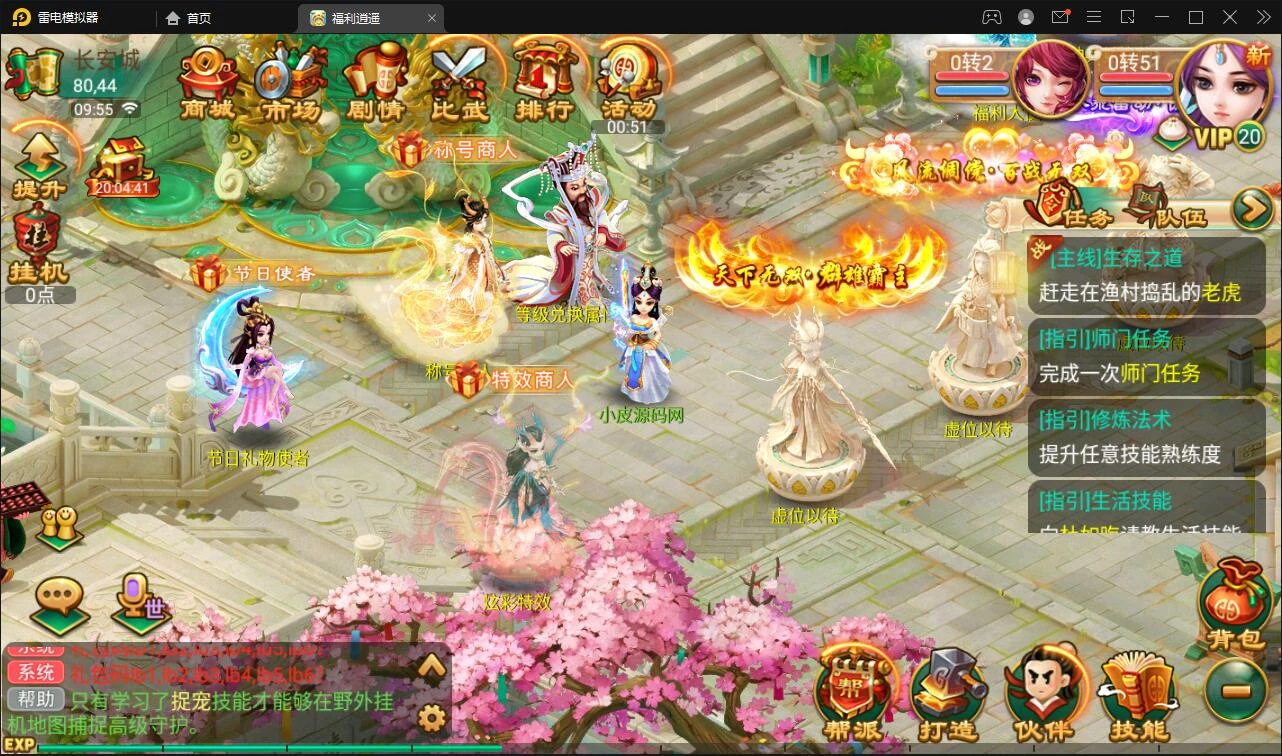Toggle 挂机 auto-battle button
Image resolution: width=1282 pixels, height=756 pixels.
click(38, 245)
